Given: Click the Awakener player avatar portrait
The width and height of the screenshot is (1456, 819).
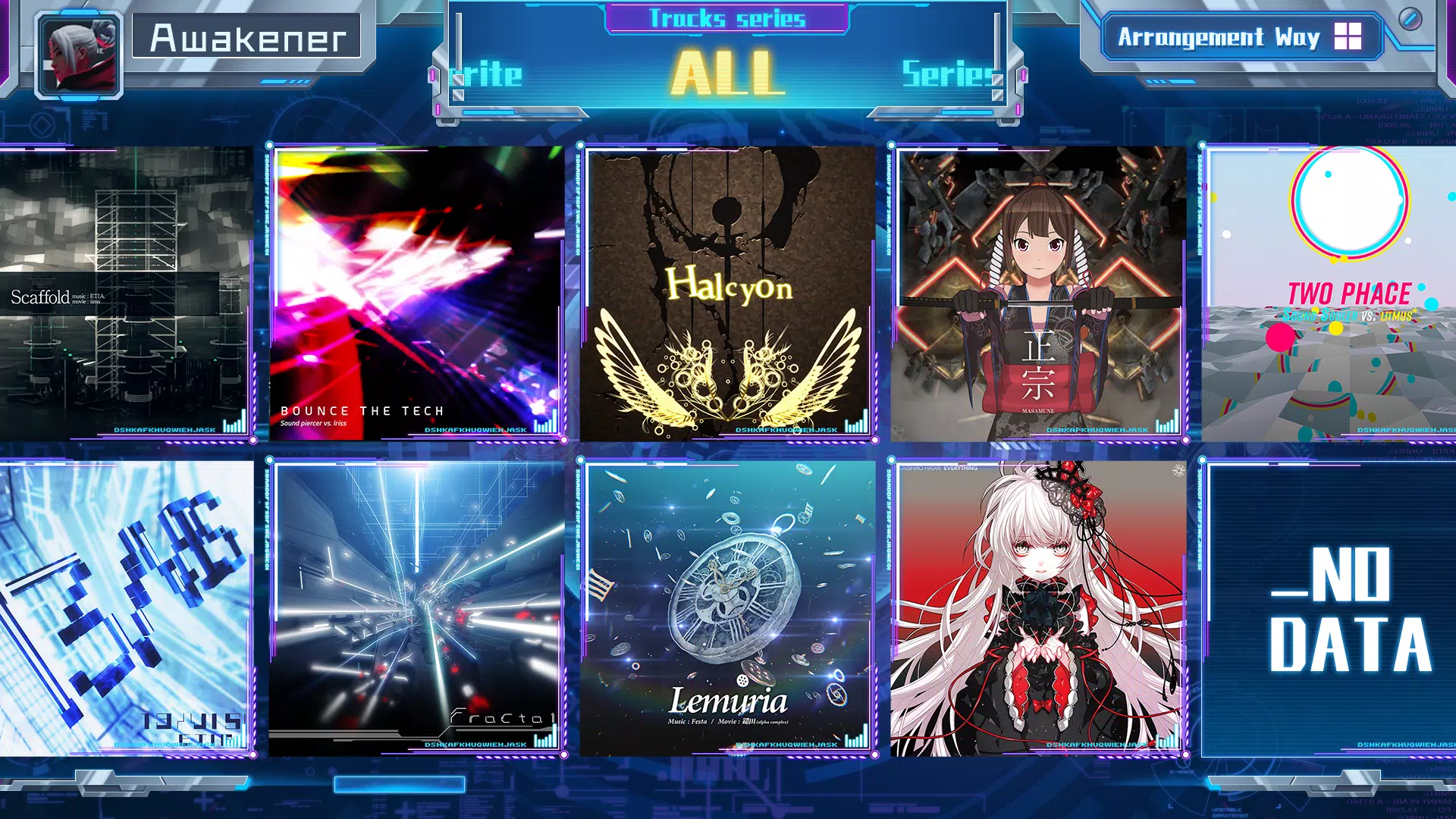Looking at the screenshot, I should [x=78, y=55].
